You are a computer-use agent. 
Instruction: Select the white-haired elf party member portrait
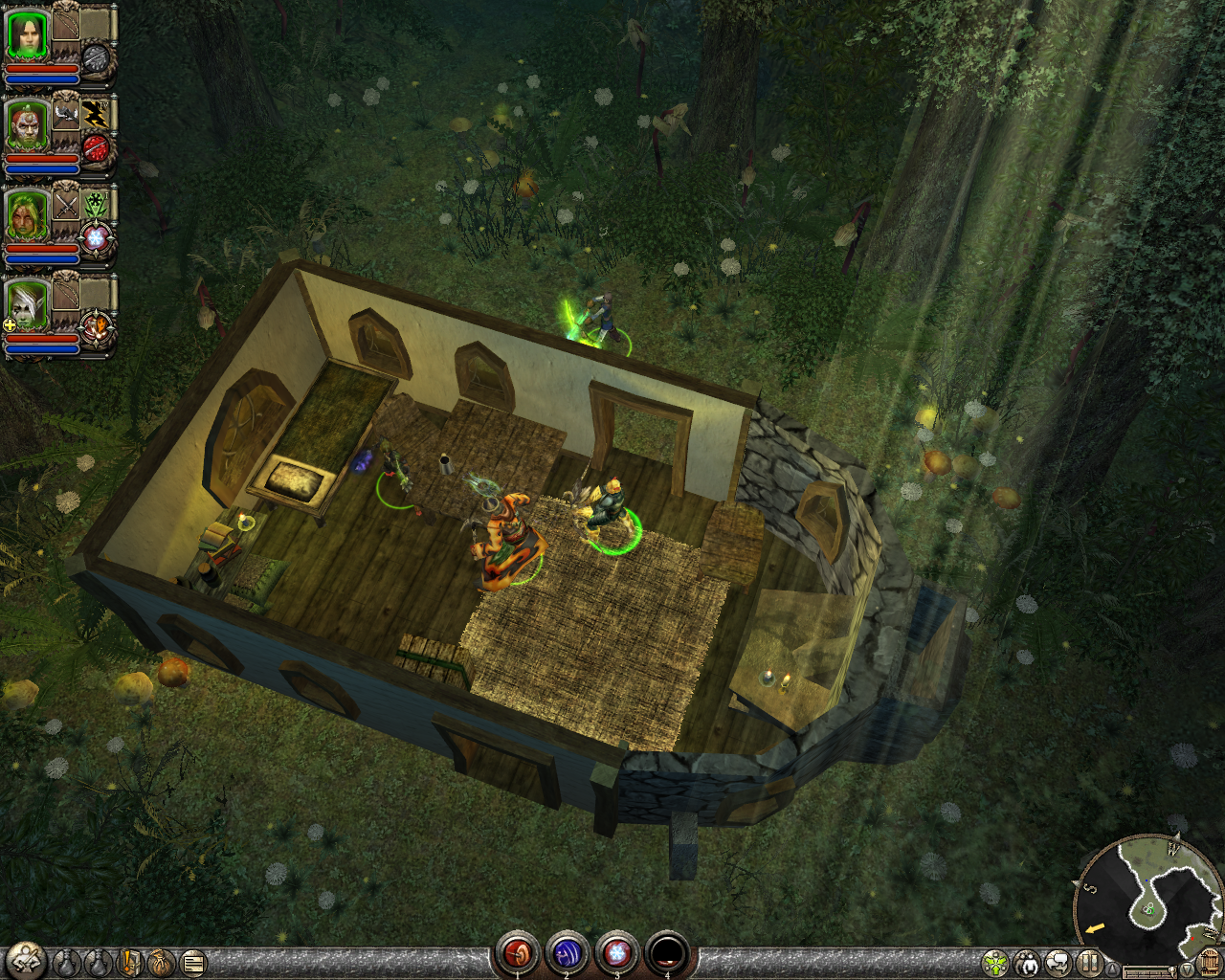pos(27,305)
